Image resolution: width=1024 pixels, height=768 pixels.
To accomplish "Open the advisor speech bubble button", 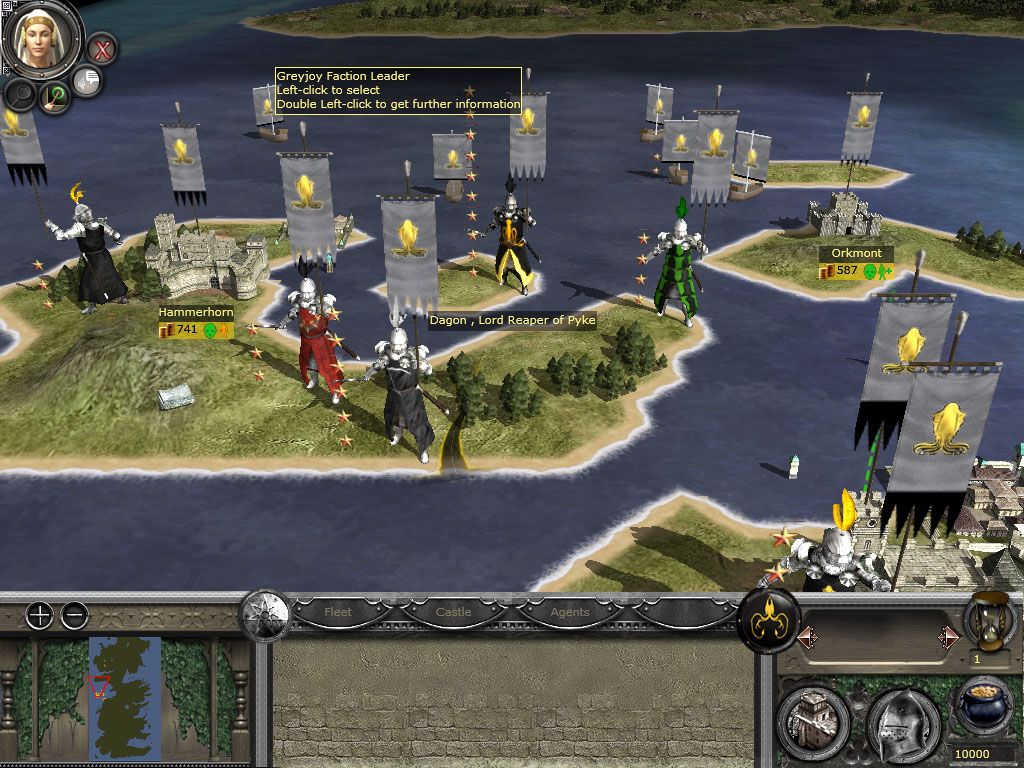I will (x=88, y=81).
